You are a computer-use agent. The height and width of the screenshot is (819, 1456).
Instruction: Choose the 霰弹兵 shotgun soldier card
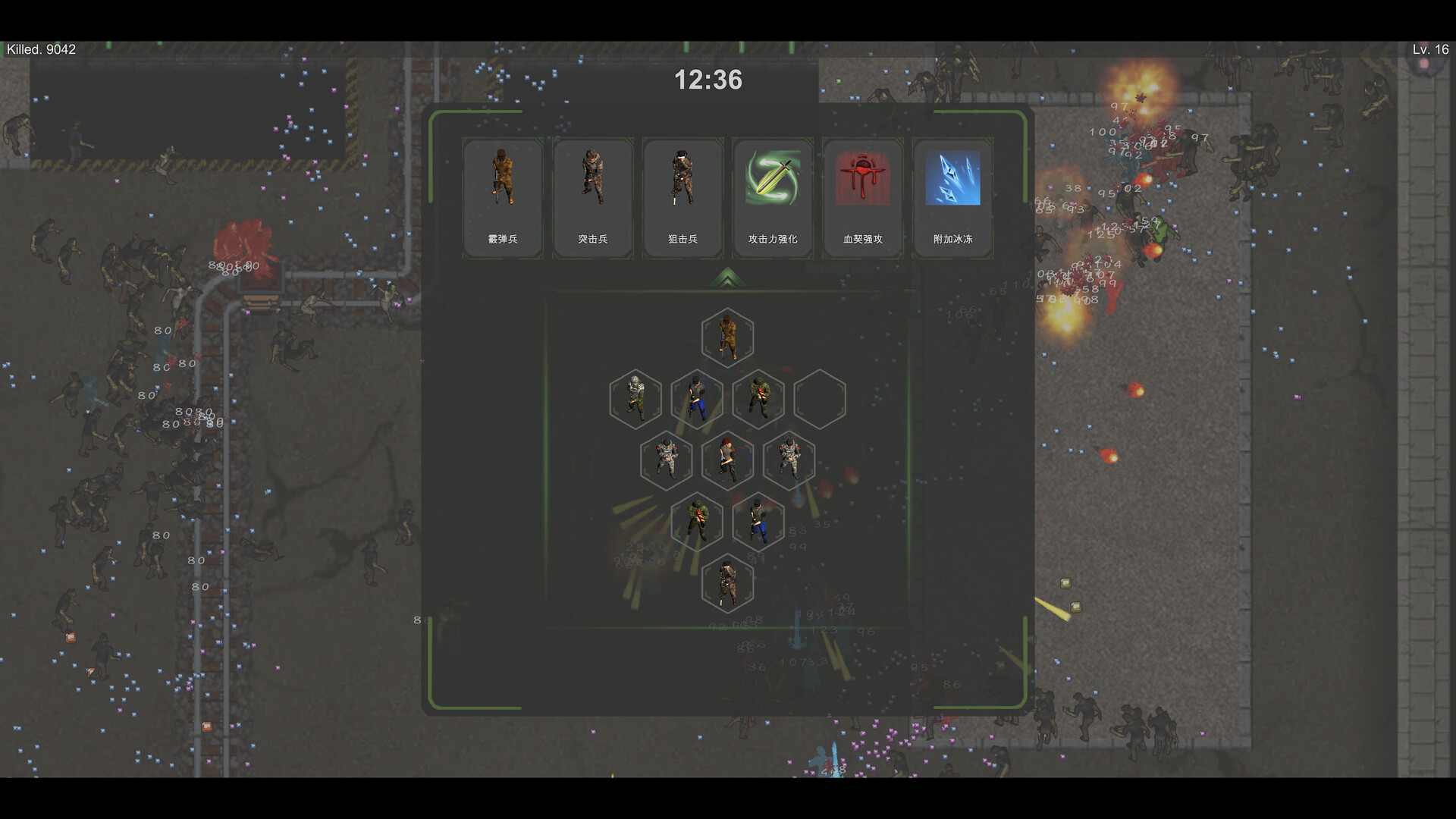[502, 198]
